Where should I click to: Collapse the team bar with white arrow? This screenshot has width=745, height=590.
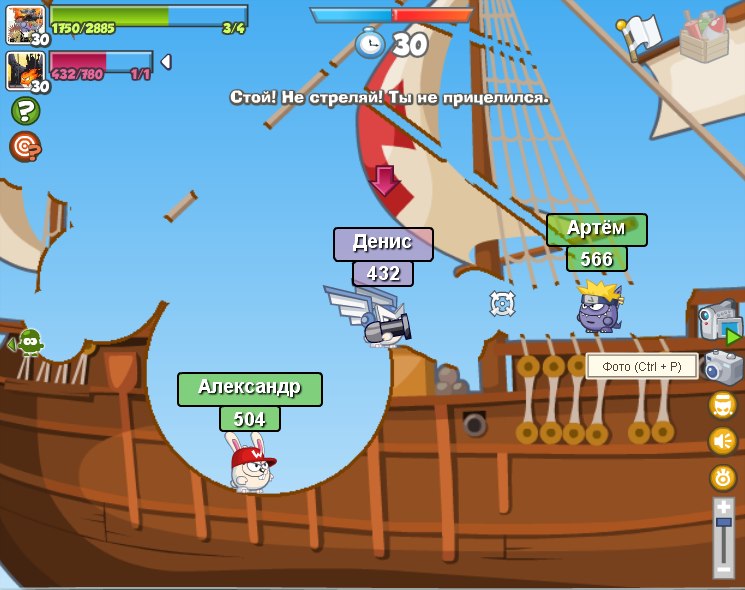pyautogui.click(x=166, y=62)
